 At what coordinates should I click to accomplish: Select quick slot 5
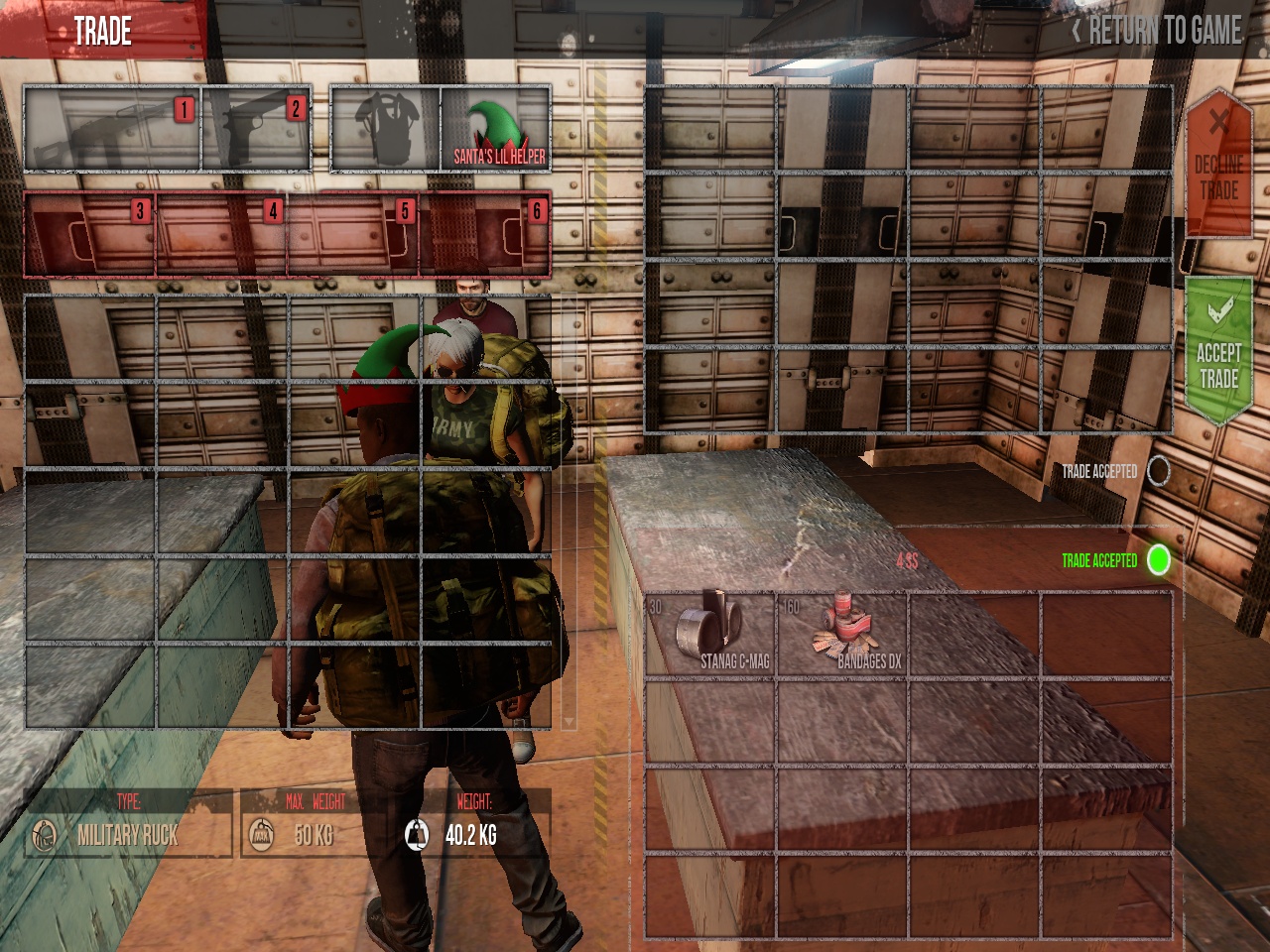click(x=354, y=234)
